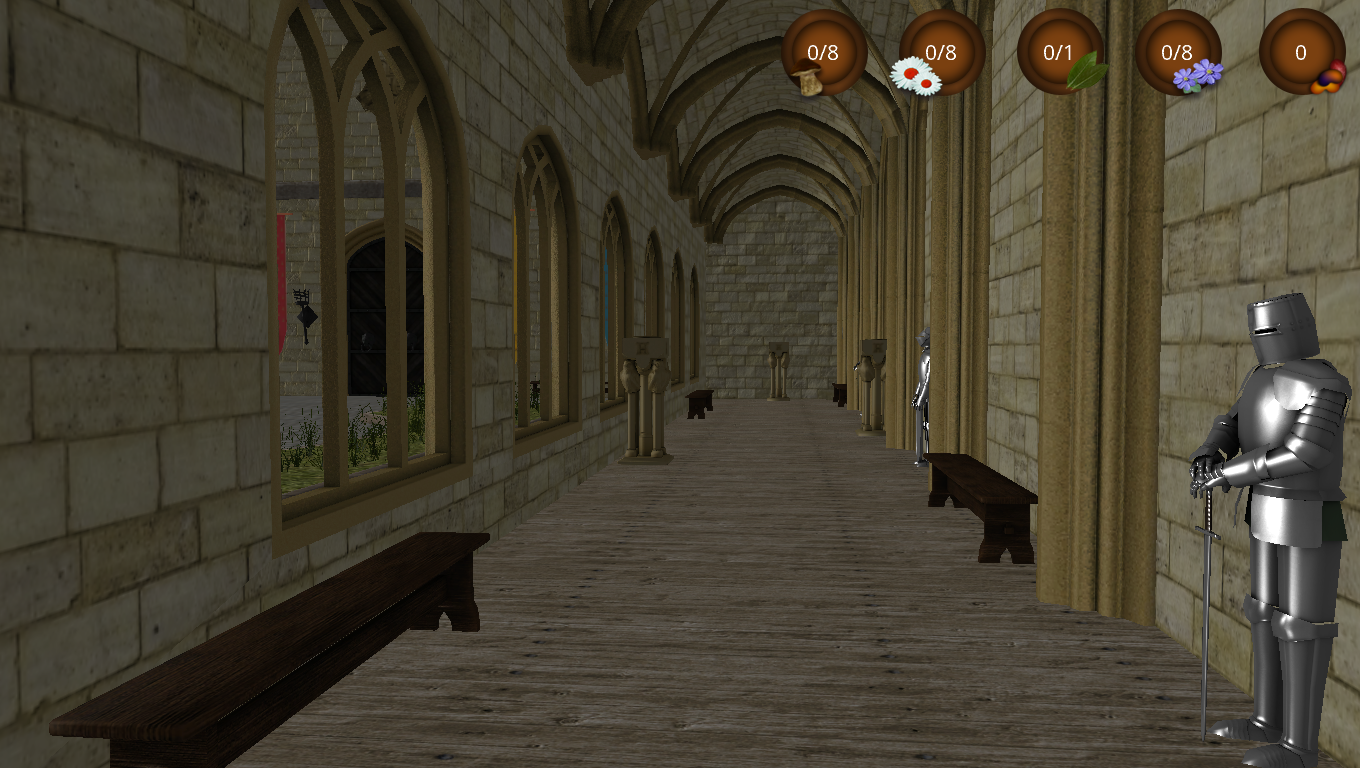Choose the purple flower collection tracker

1178,53
